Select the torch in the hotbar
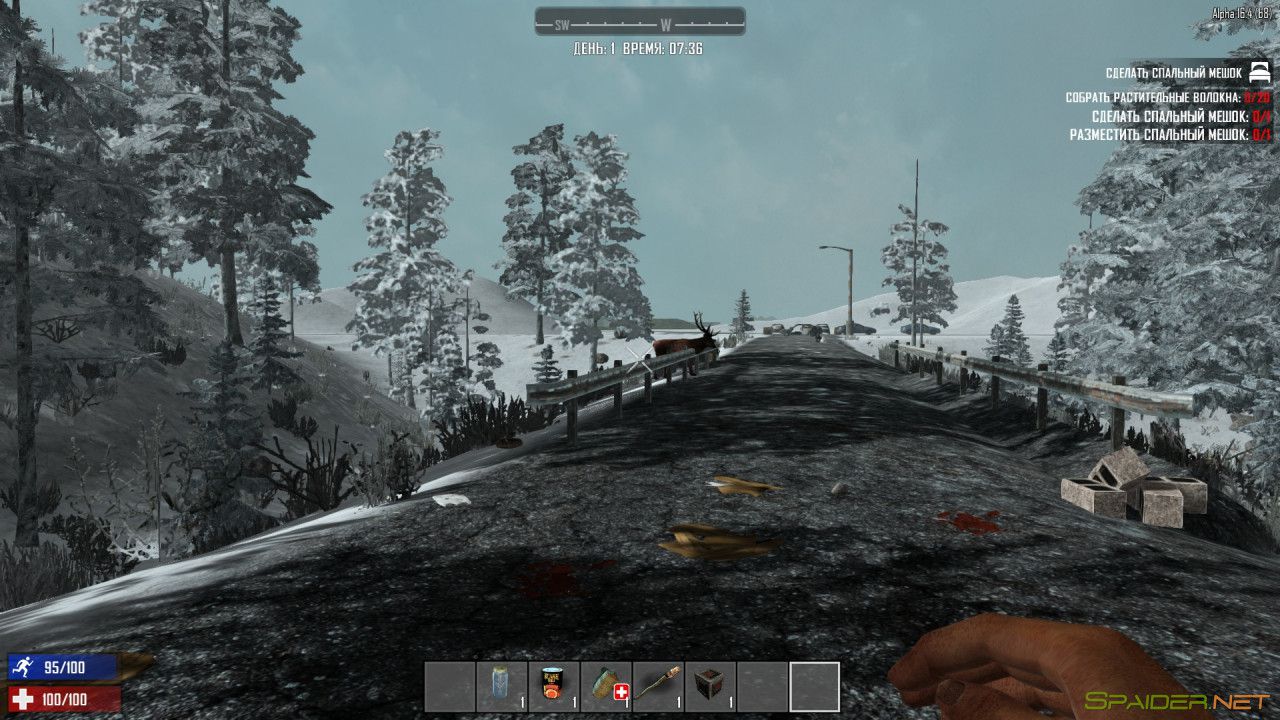The height and width of the screenshot is (720, 1280). 657,686
